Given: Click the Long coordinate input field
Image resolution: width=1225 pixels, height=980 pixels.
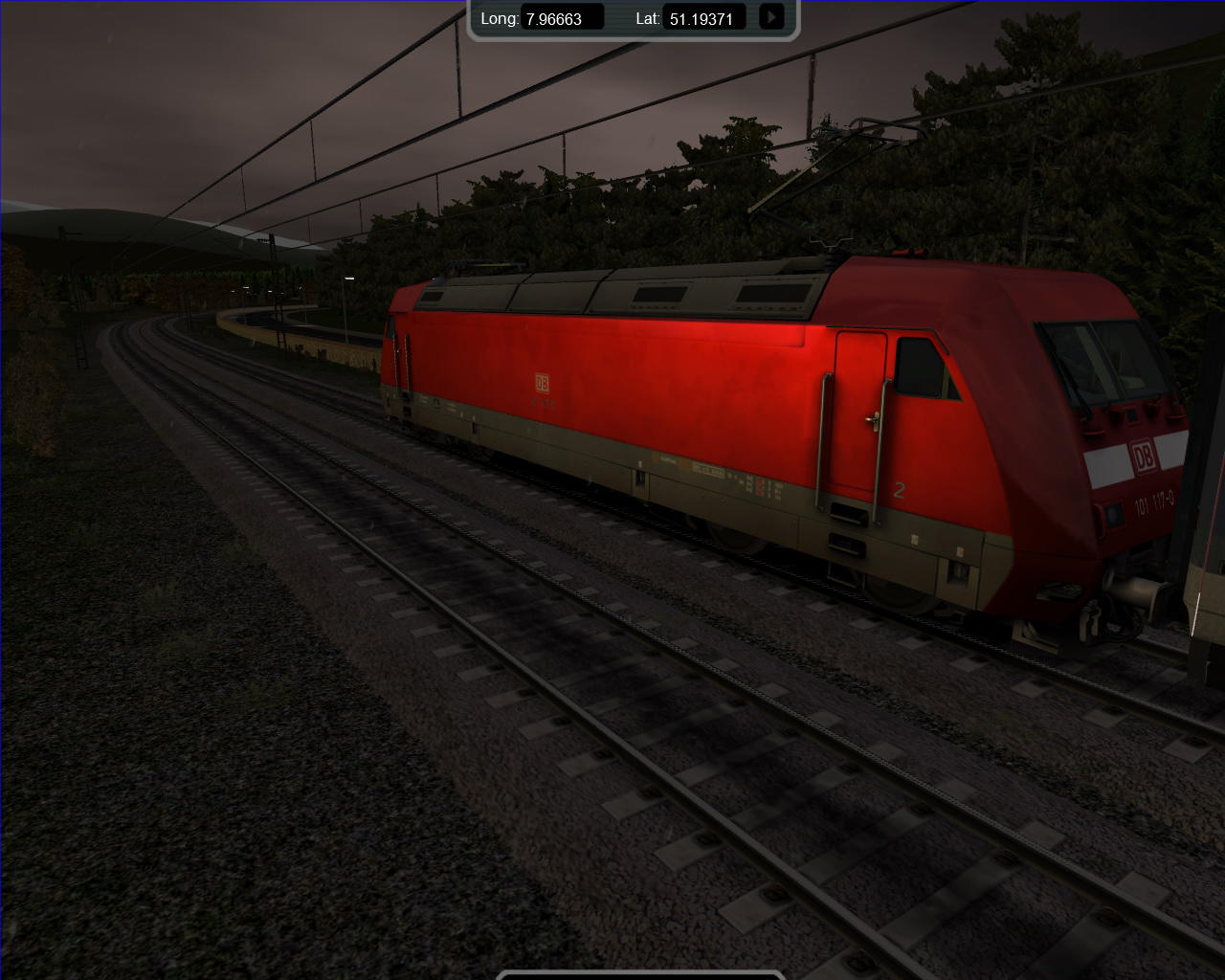Looking at the screenshot, I should pyautogui.click(x=563, y=18).
